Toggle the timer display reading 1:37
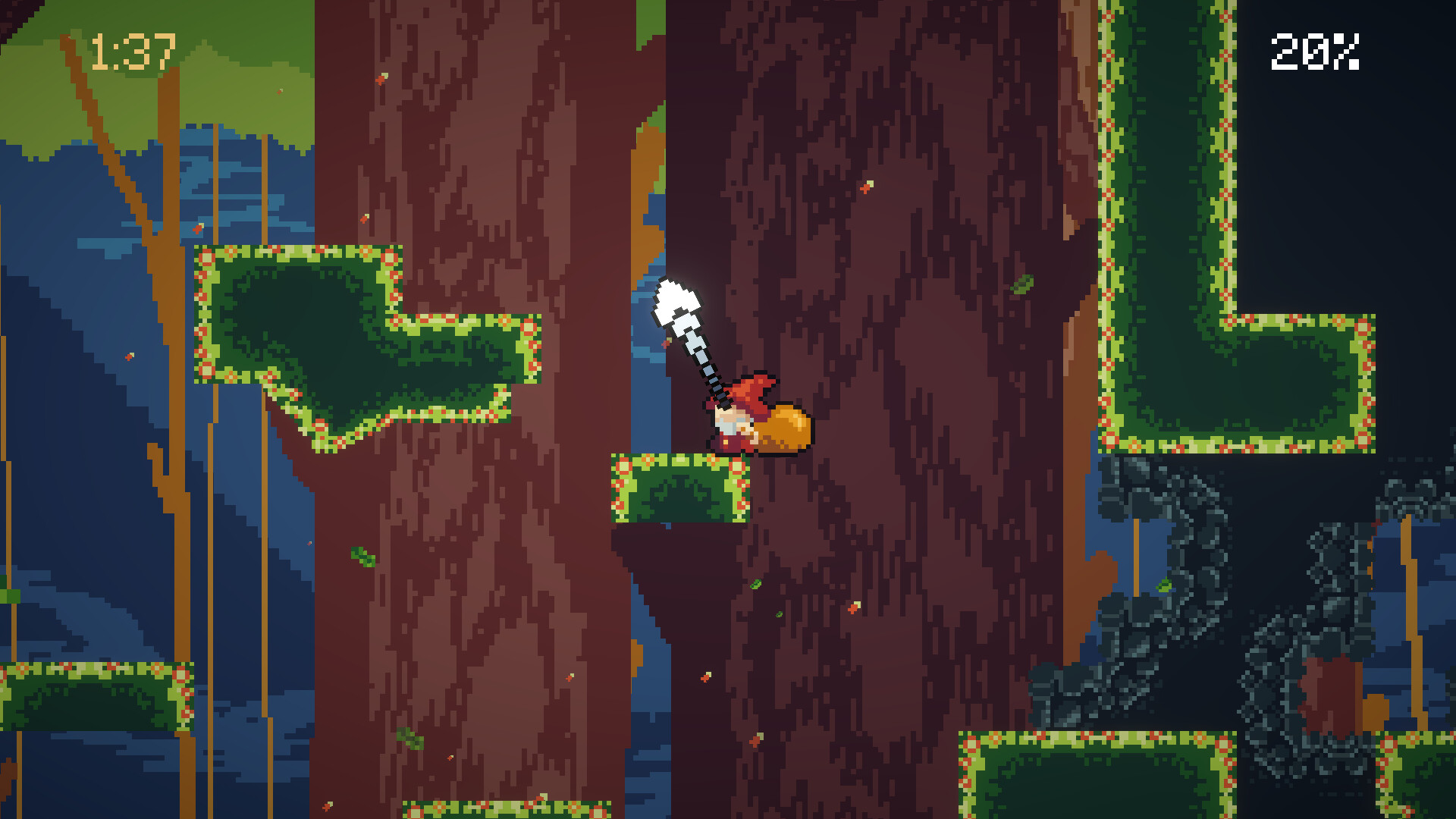 [x=130, y=53]
